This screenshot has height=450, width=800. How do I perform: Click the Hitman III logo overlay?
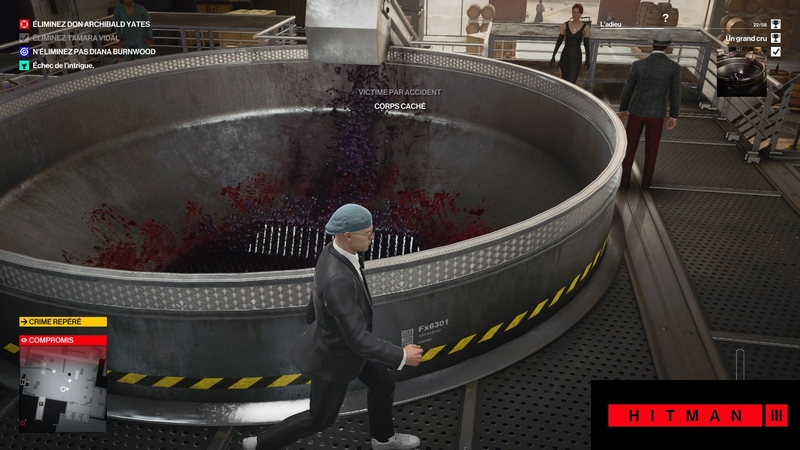click(697, 415)
